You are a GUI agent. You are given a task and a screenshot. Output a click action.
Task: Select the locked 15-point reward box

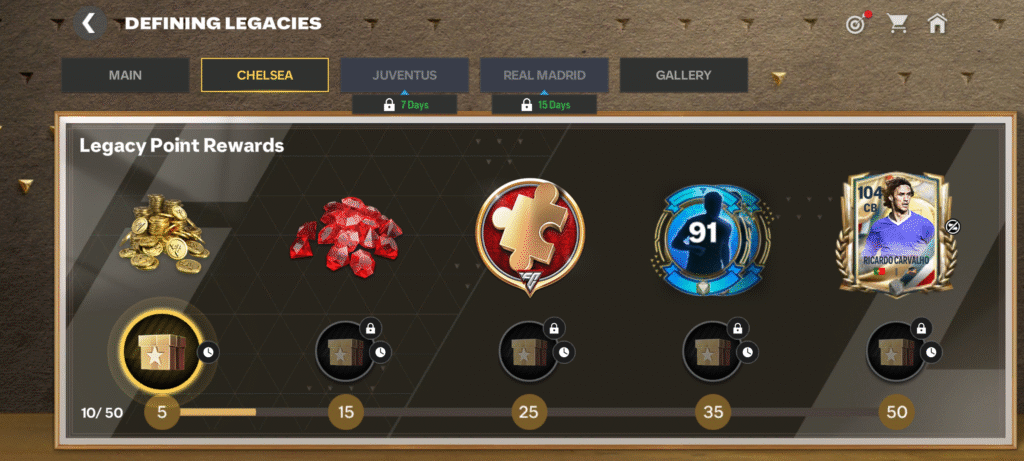345,352
